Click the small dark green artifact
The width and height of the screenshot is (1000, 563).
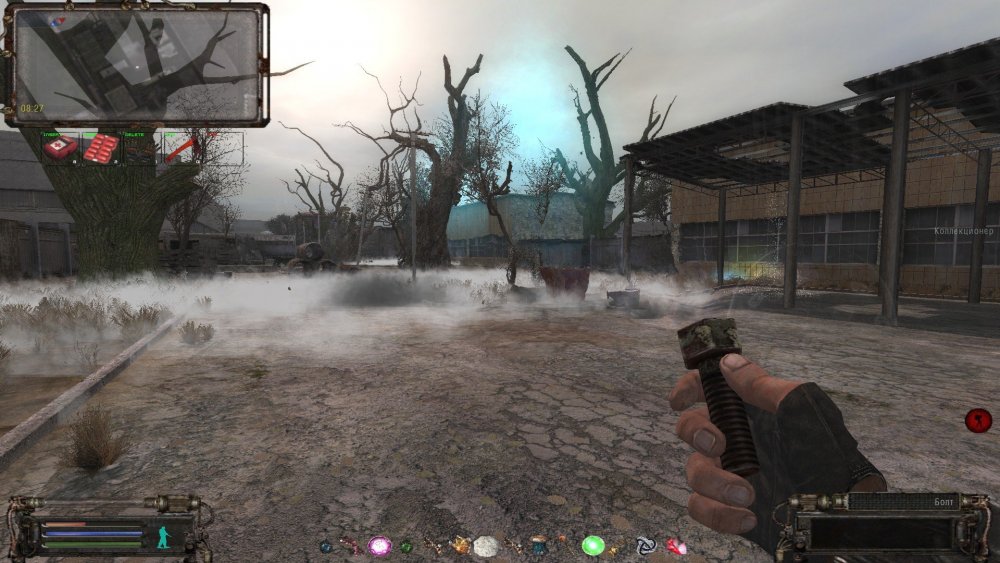tap(406, 546)
